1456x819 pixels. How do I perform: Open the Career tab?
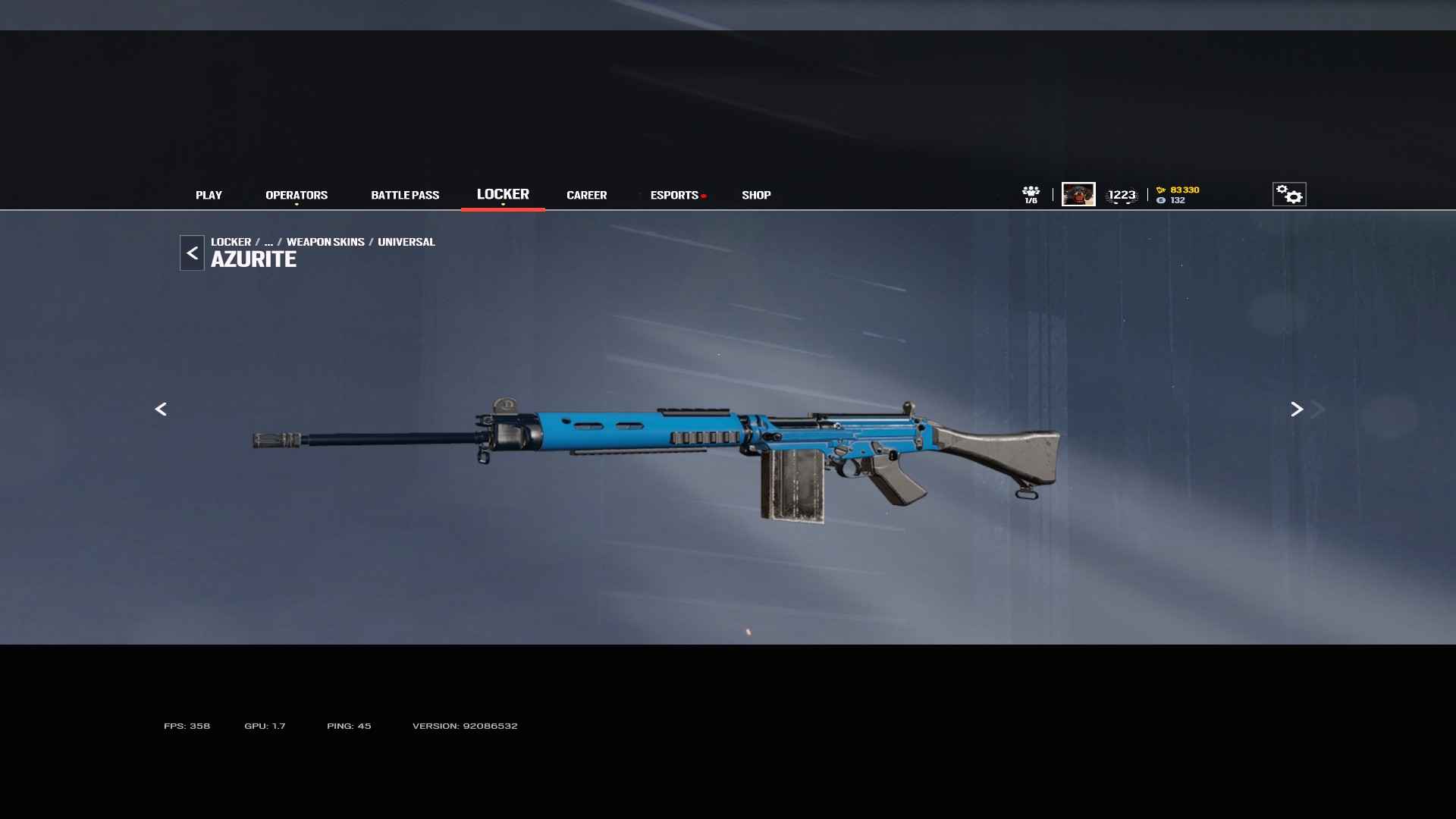click(586, 195)
